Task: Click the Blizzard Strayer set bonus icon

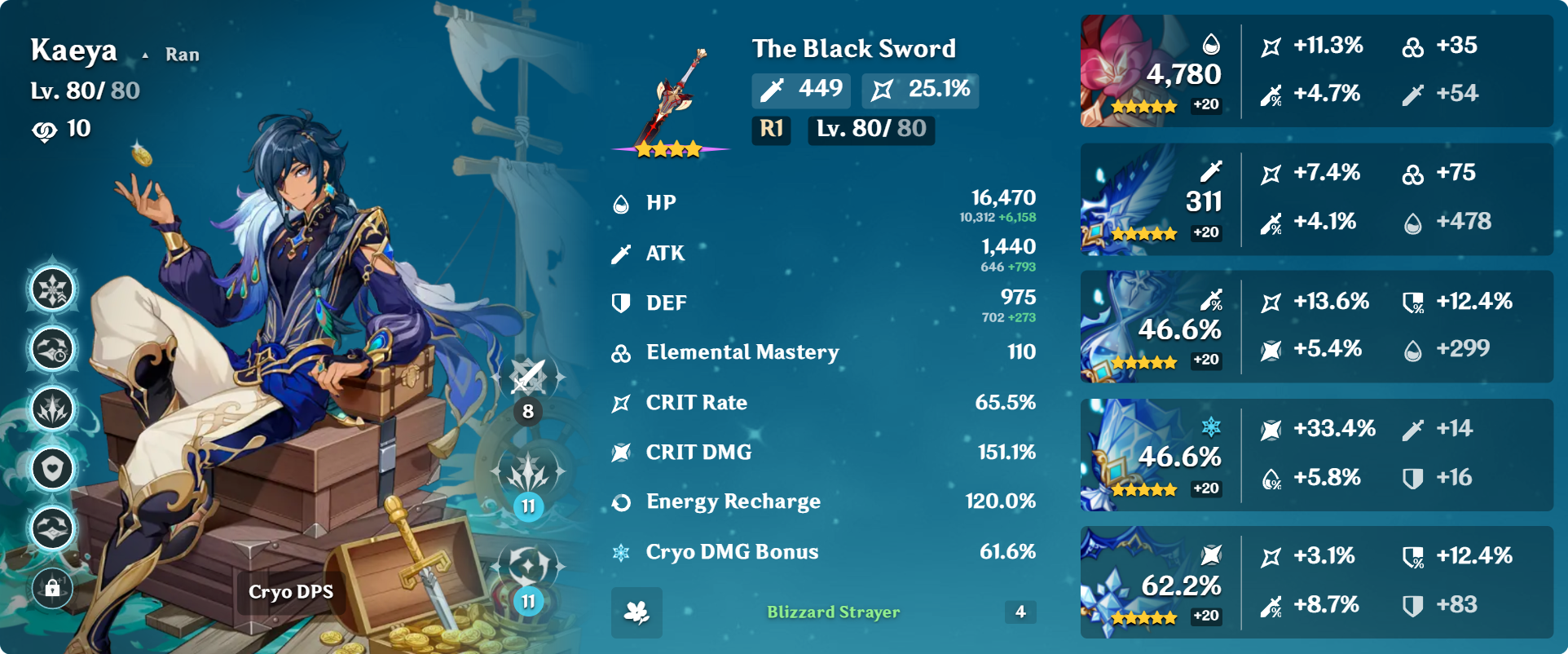Action: point(636,612)
